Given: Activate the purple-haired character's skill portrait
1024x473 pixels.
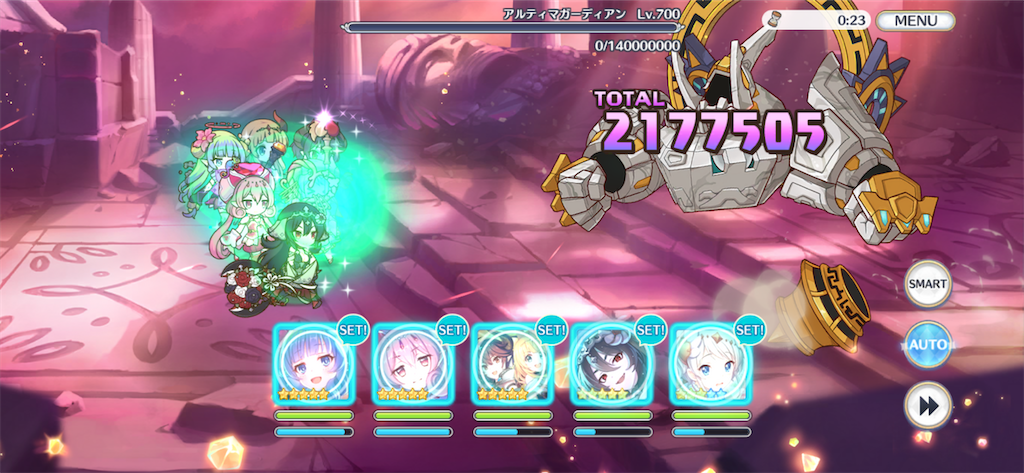Looking at the screenshot, I should click(313, 363).
